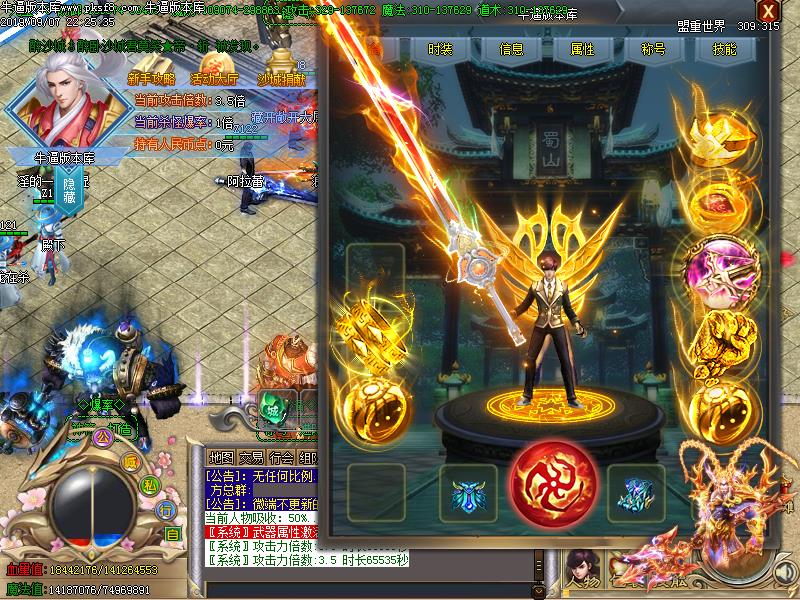Toggle the purple 公 chat channel button
The image size is (800, 600).
coord(100,437)
